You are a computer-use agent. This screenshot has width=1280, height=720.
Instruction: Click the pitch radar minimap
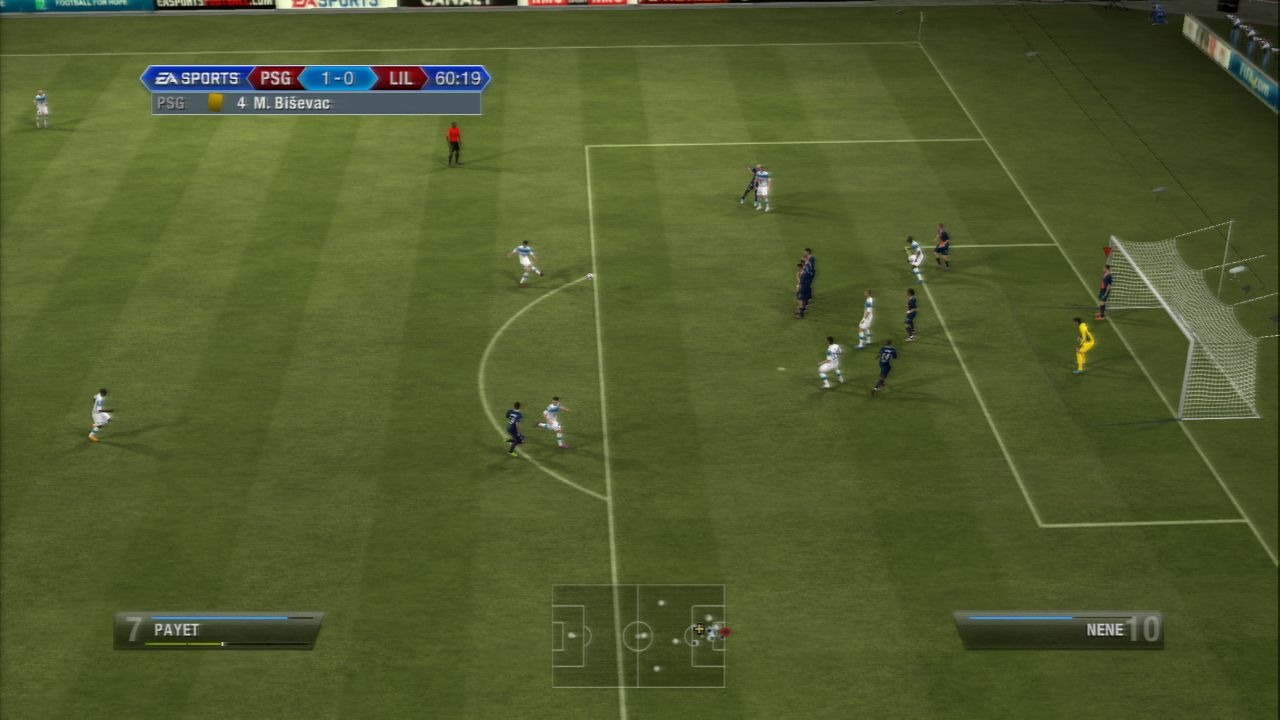[x=638, y=636]
